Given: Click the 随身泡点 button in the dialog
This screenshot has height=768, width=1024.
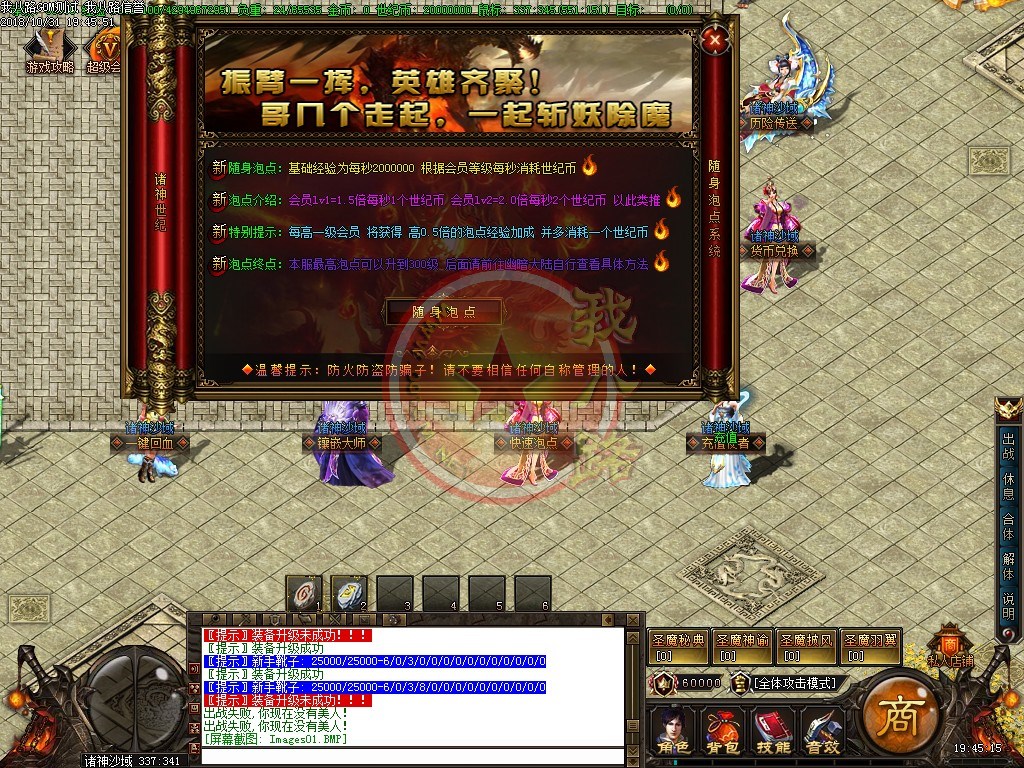Looking at the screenshot, I should [444, 312].
